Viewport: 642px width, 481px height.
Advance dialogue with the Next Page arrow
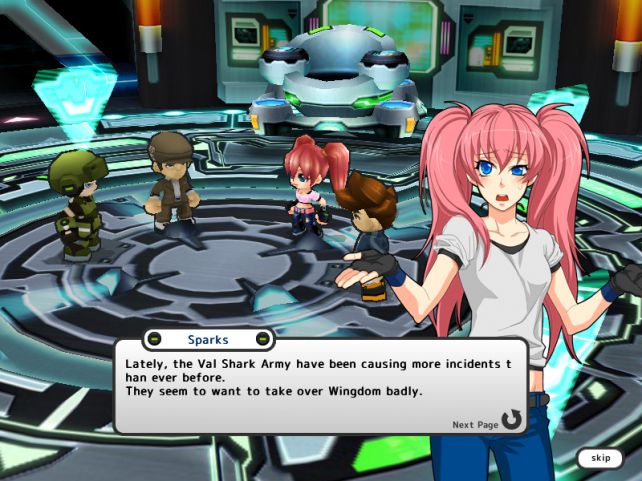pyautogui.click(x=511, y=420)
